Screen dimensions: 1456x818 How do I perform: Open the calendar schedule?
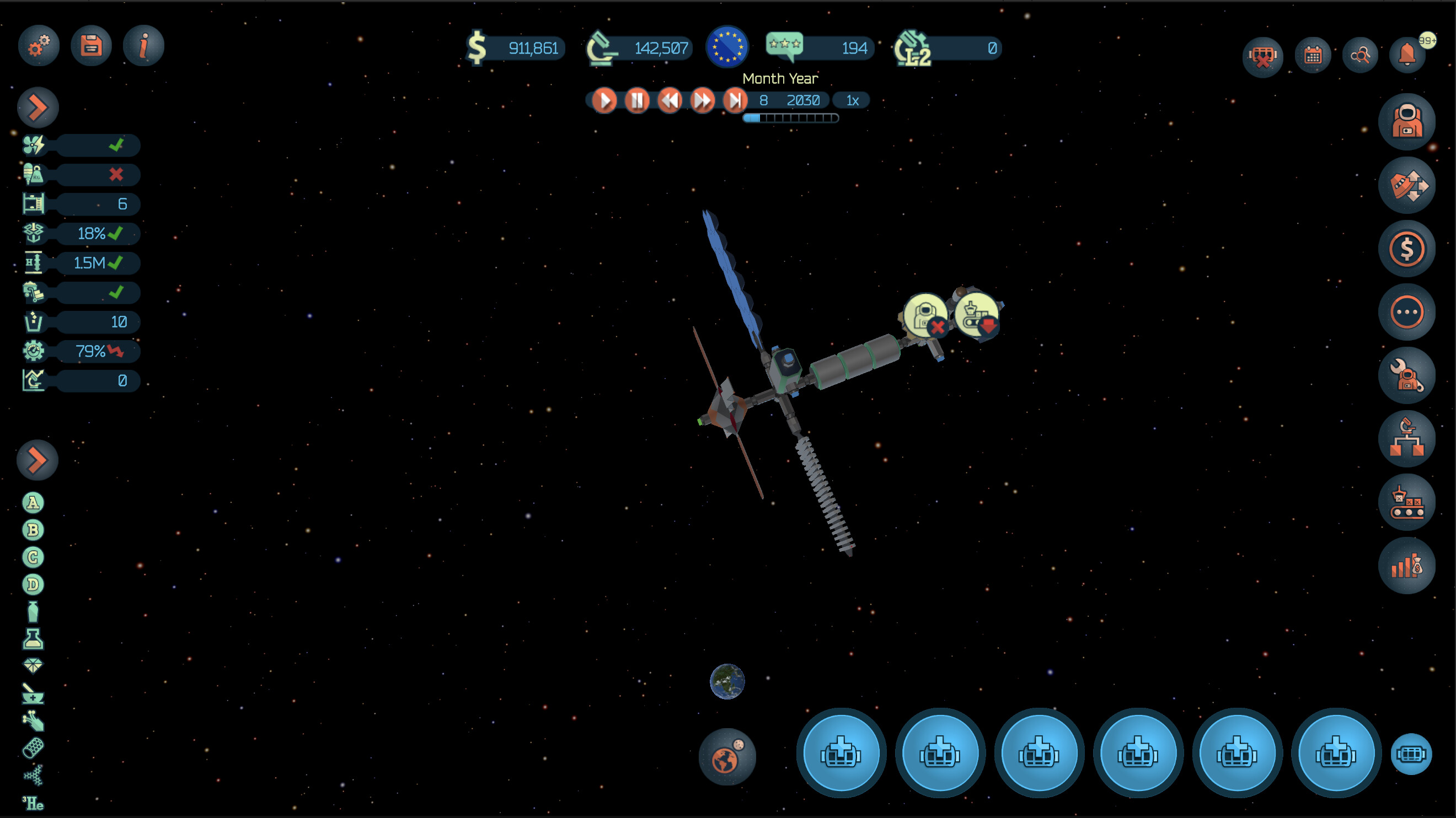click(1313, 55)
